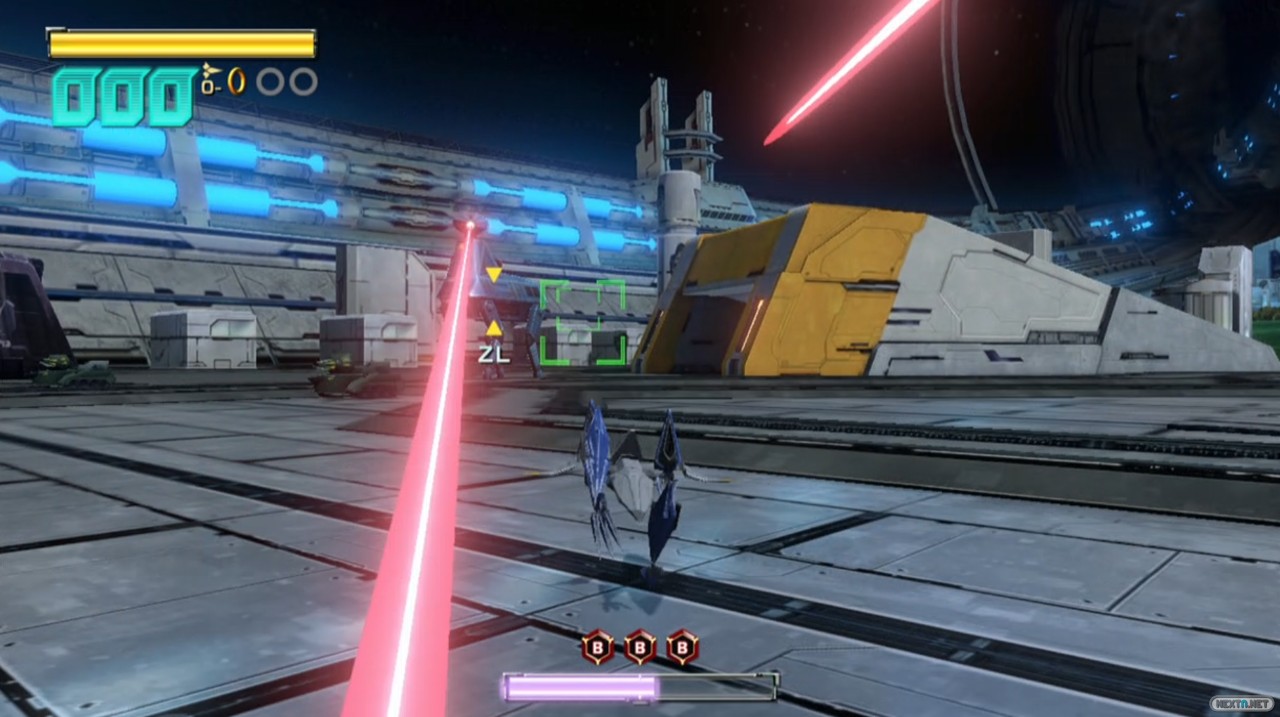The width and height of the screenshot is (1280, 717).
Task: Click the collected gold ring icon
Action: coord(237,81)
